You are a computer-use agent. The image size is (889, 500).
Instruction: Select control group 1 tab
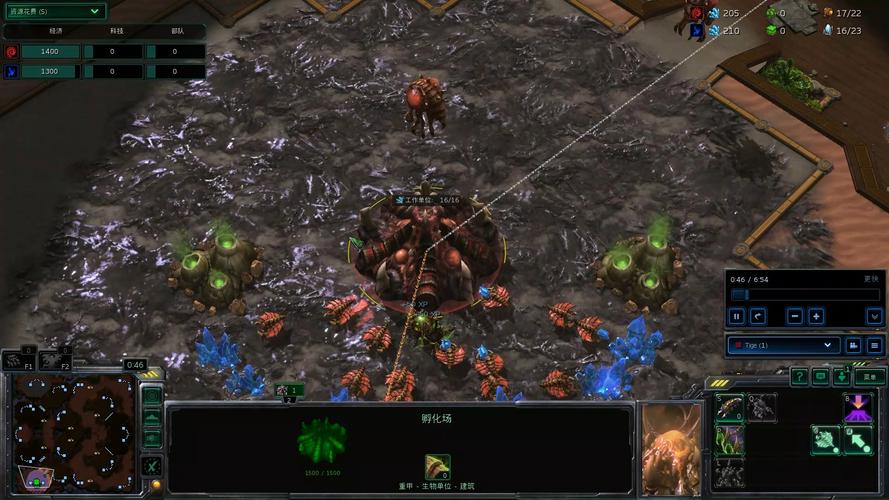pos(289,390)
